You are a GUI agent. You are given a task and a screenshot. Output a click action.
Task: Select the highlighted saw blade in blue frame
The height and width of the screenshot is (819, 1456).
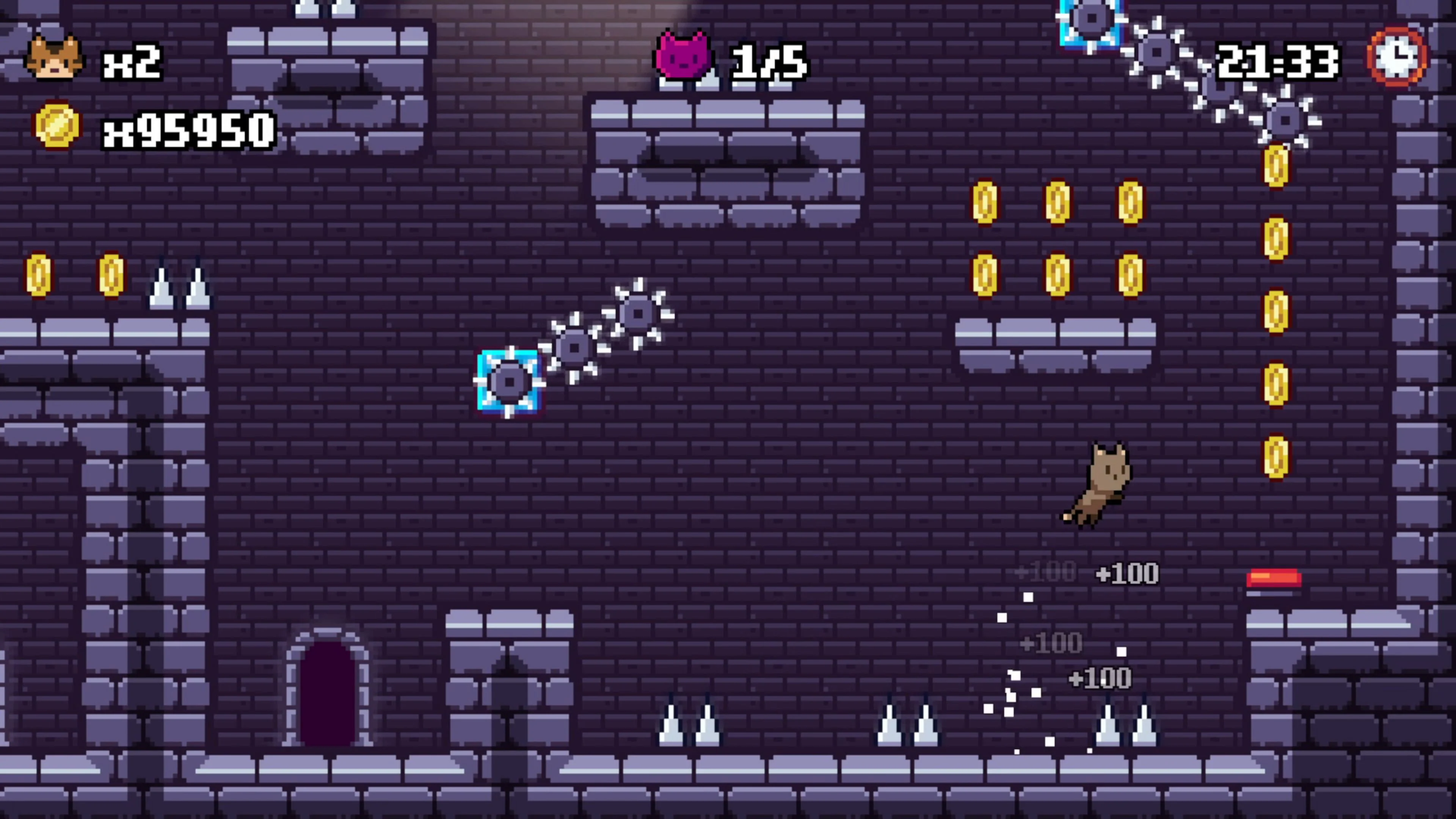point(509,381)
